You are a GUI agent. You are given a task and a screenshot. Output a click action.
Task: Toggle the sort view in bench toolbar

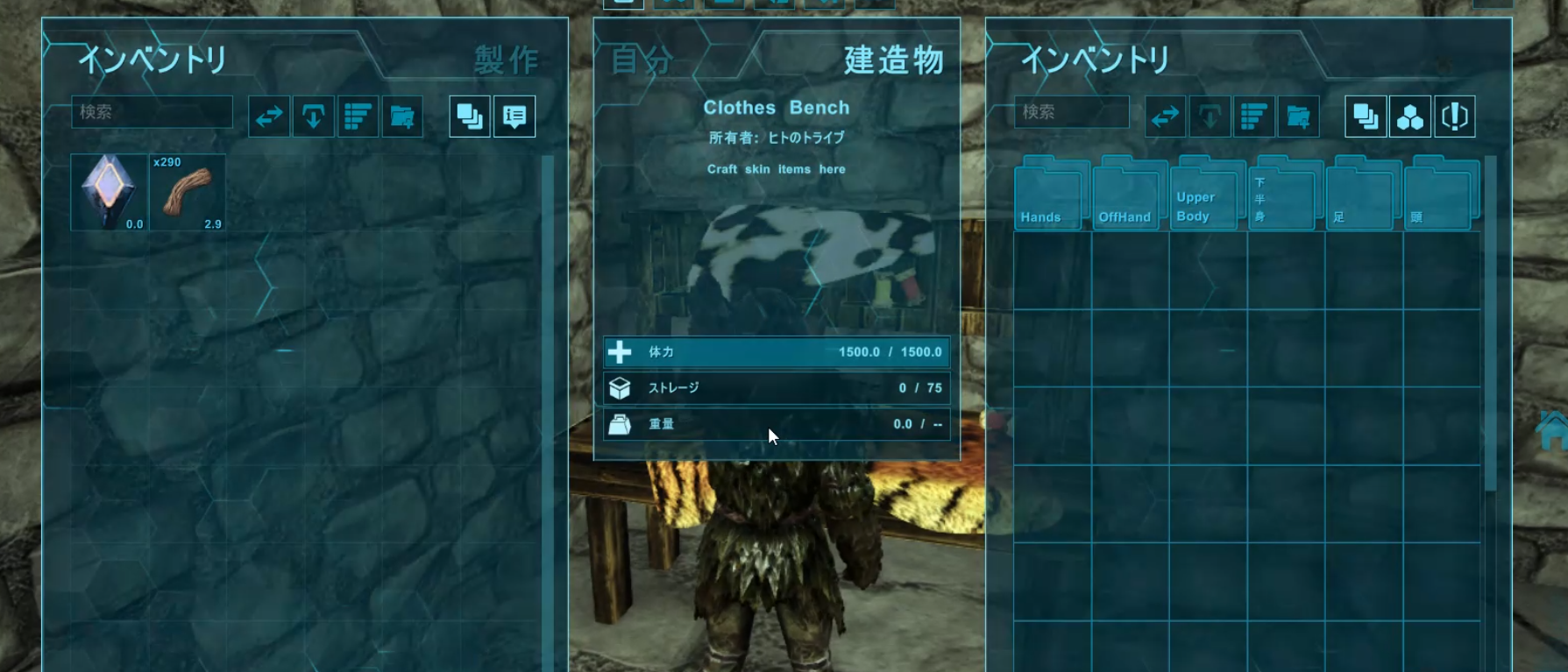pos(1252,115)
